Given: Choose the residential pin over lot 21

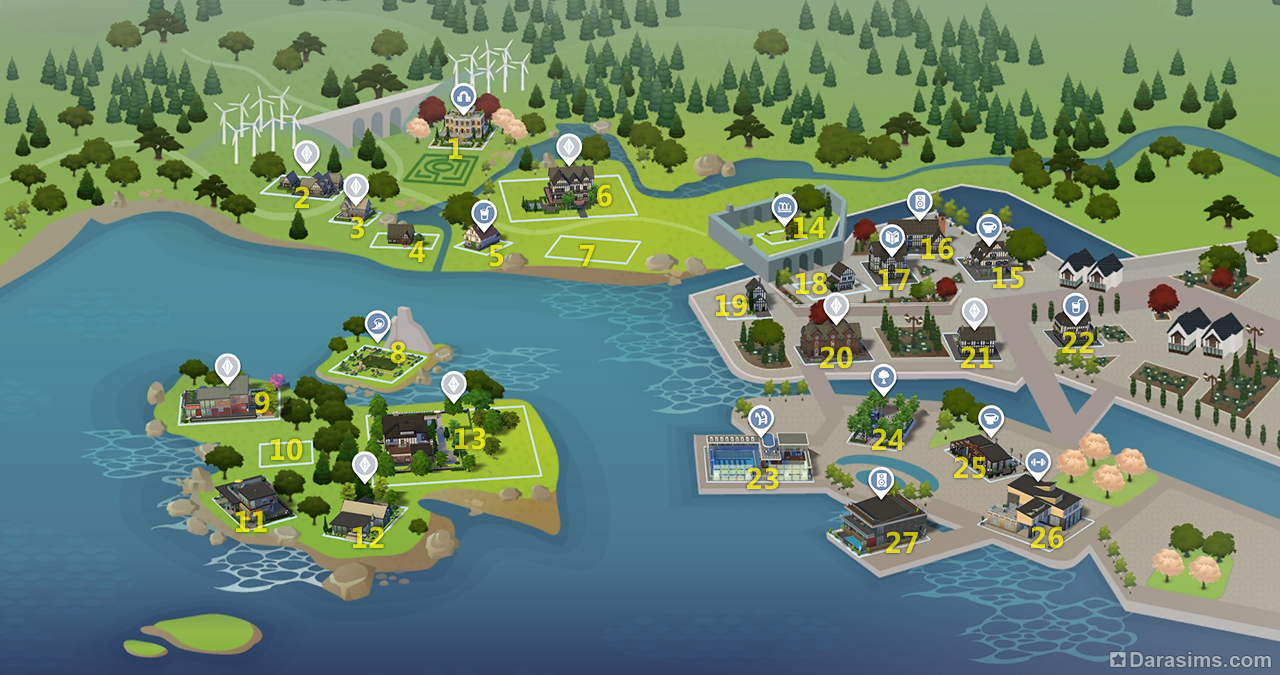Looking at the screenshot, I should coord(973,311).
